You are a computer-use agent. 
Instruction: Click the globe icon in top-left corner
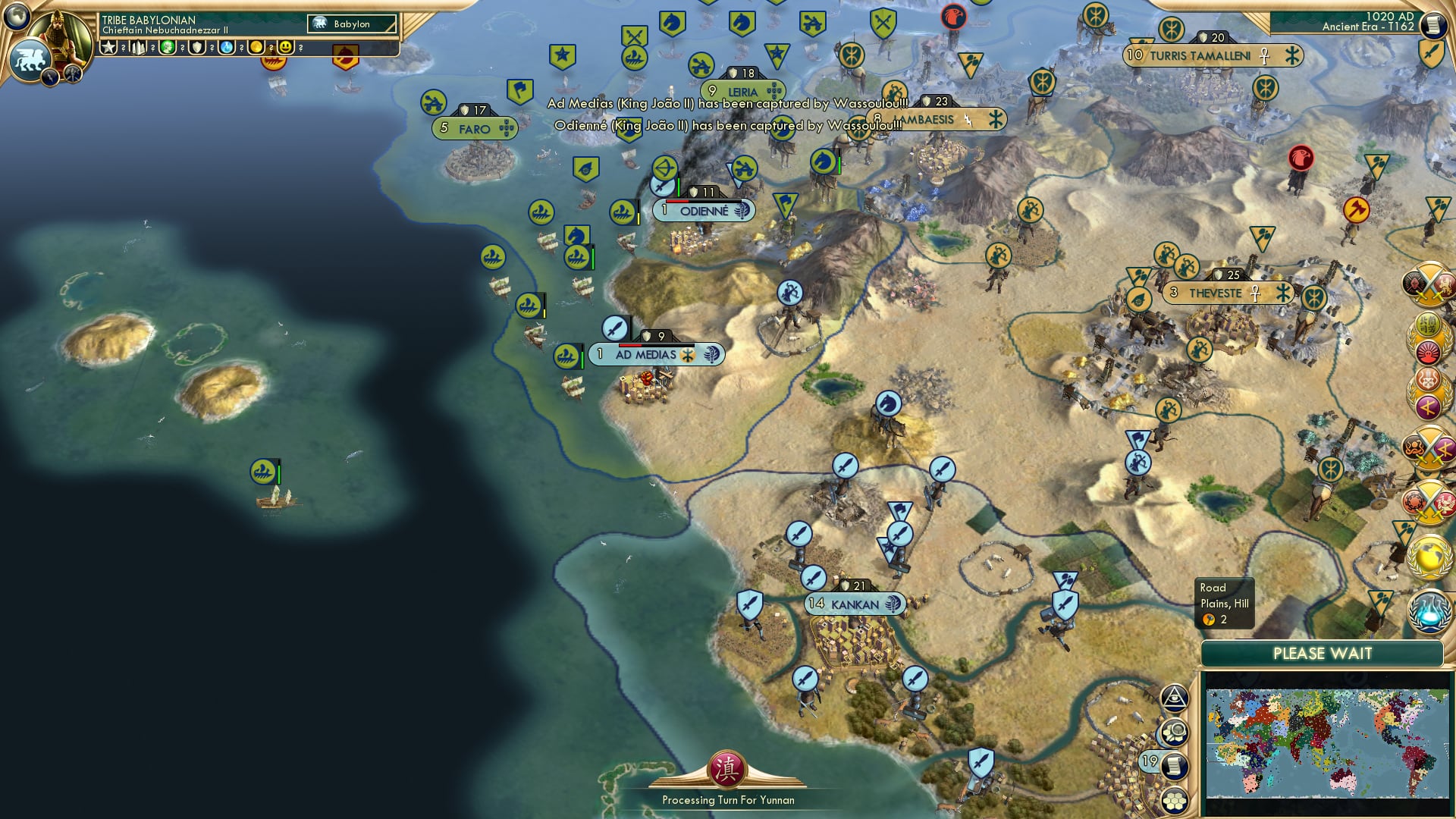(16, 17)
